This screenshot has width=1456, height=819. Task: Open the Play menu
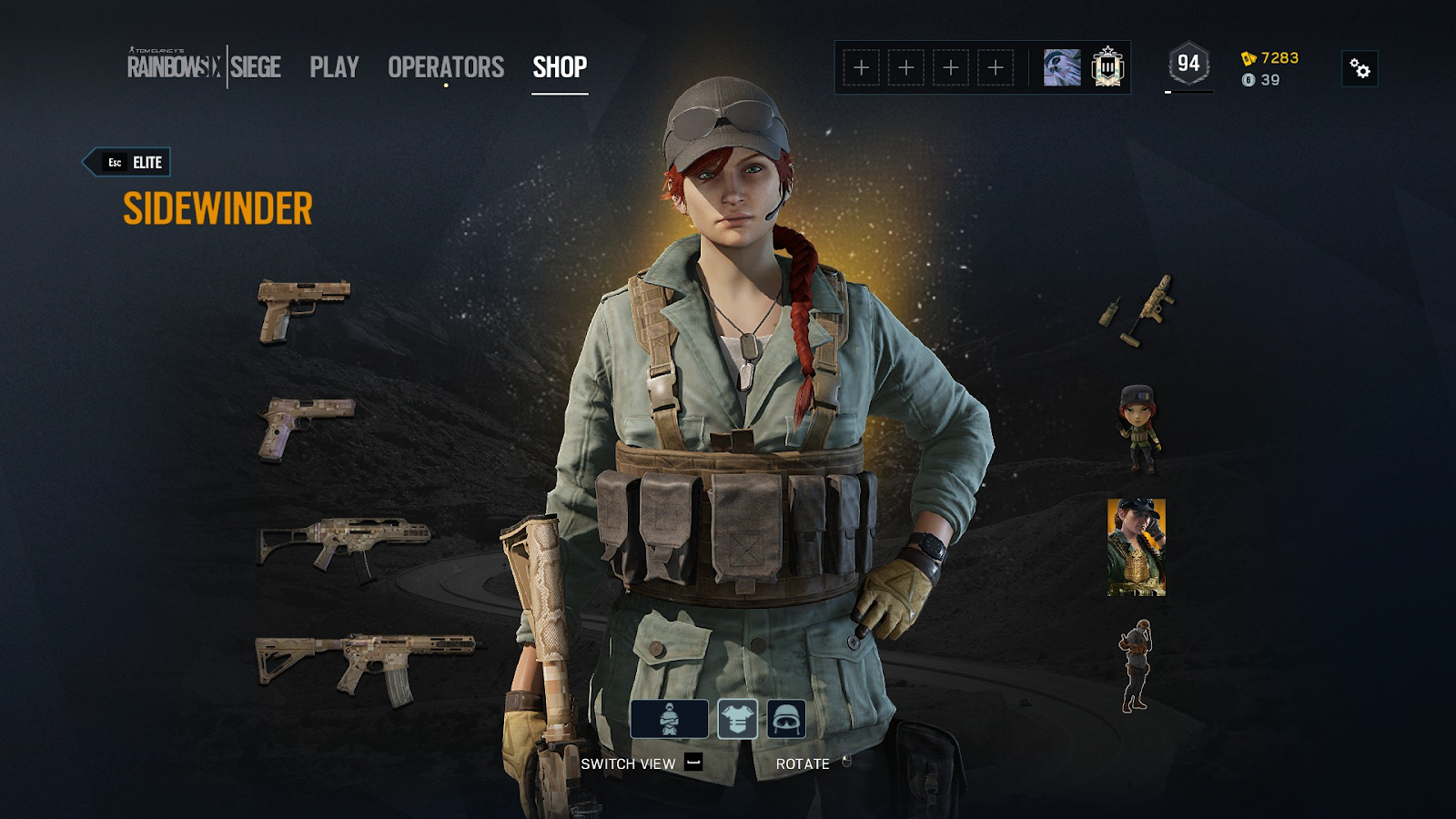(x=334, y=67)
